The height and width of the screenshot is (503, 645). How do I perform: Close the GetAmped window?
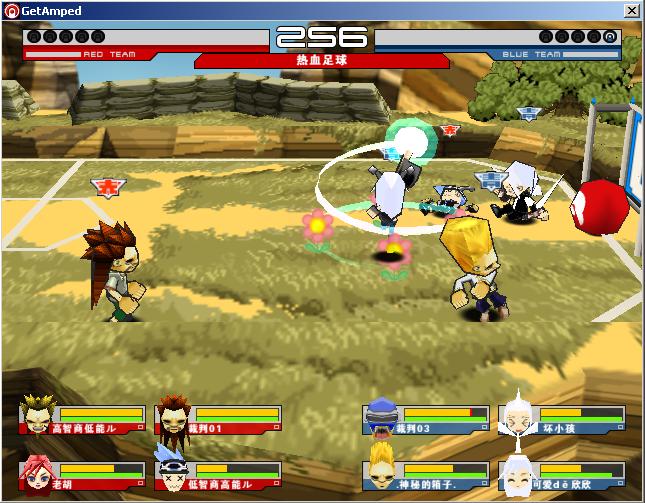coord(632,10)
